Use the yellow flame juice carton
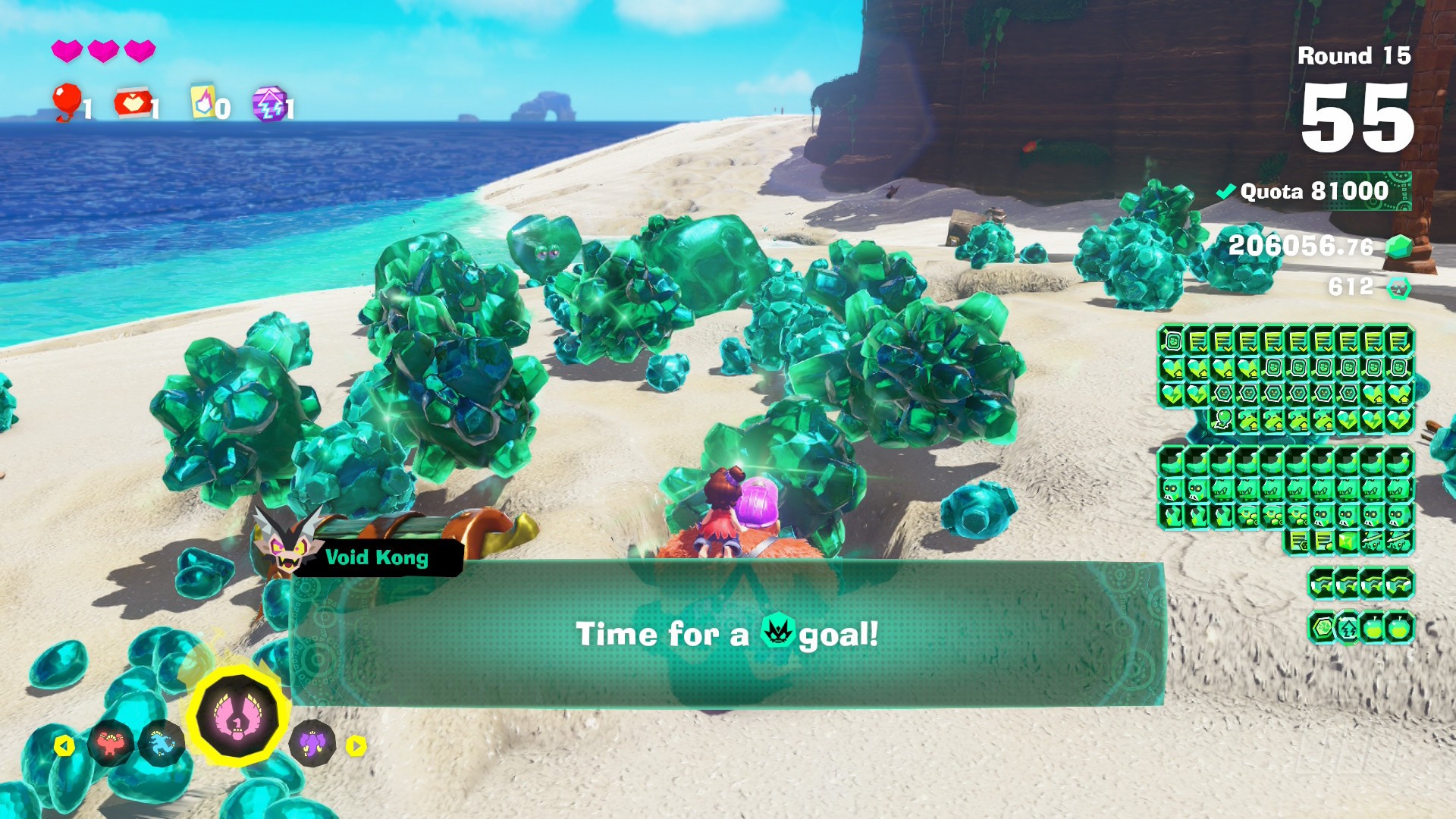This screenshot has height=819, width=1456. 202,102
